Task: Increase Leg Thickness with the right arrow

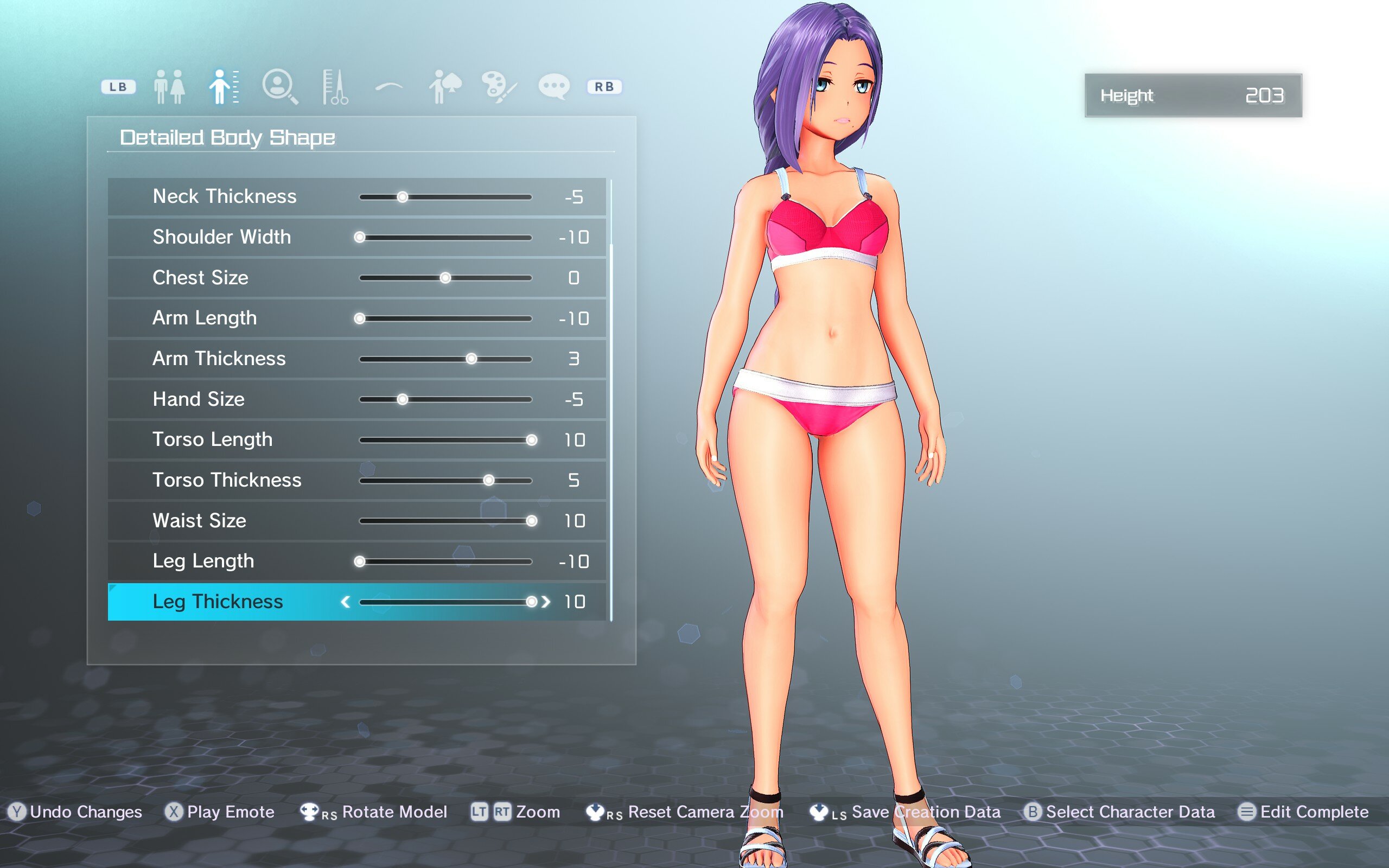Action: click(x=546, y=602)
